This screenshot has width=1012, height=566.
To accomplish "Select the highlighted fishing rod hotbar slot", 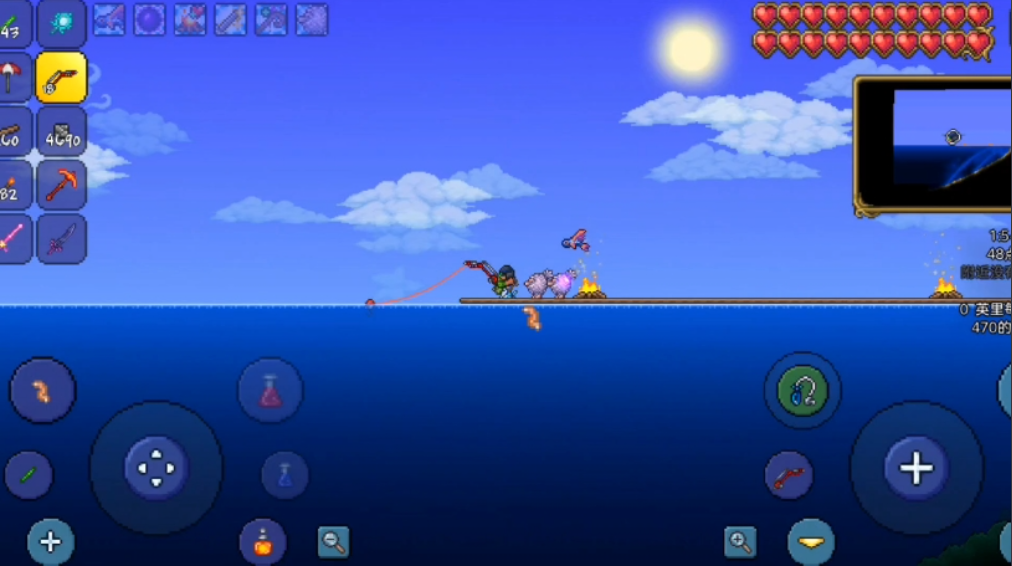I will point(61,78).
